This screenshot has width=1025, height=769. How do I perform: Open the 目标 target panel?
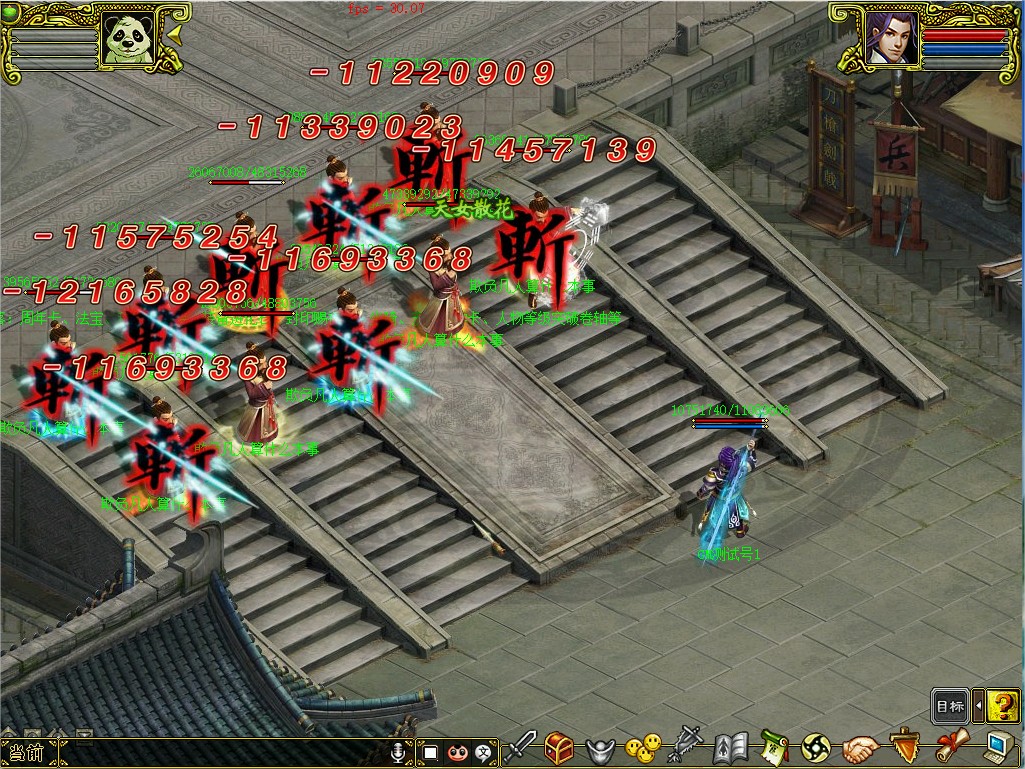point(950,706)
